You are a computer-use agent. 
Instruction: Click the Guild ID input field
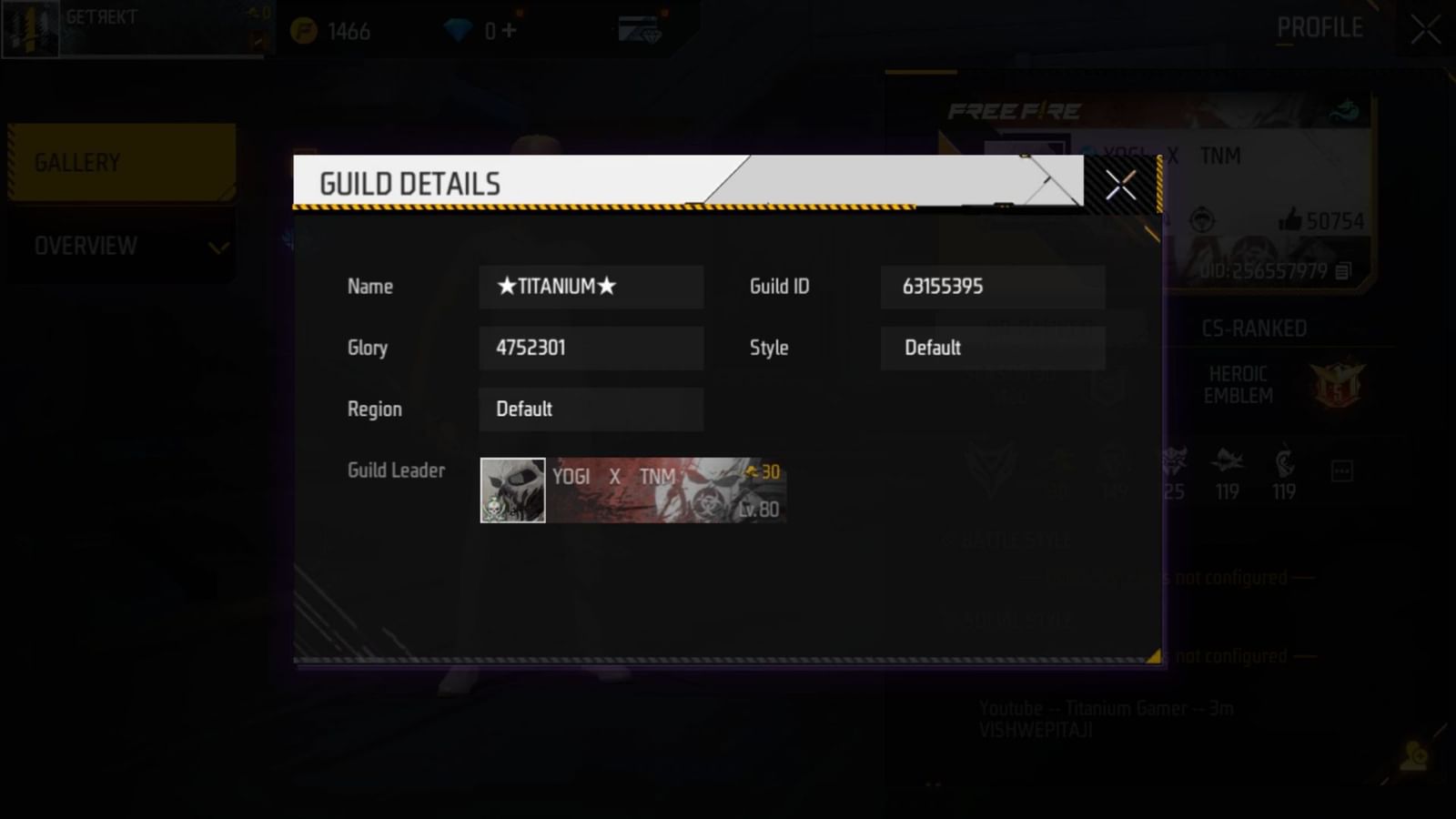tap(992, 287)
